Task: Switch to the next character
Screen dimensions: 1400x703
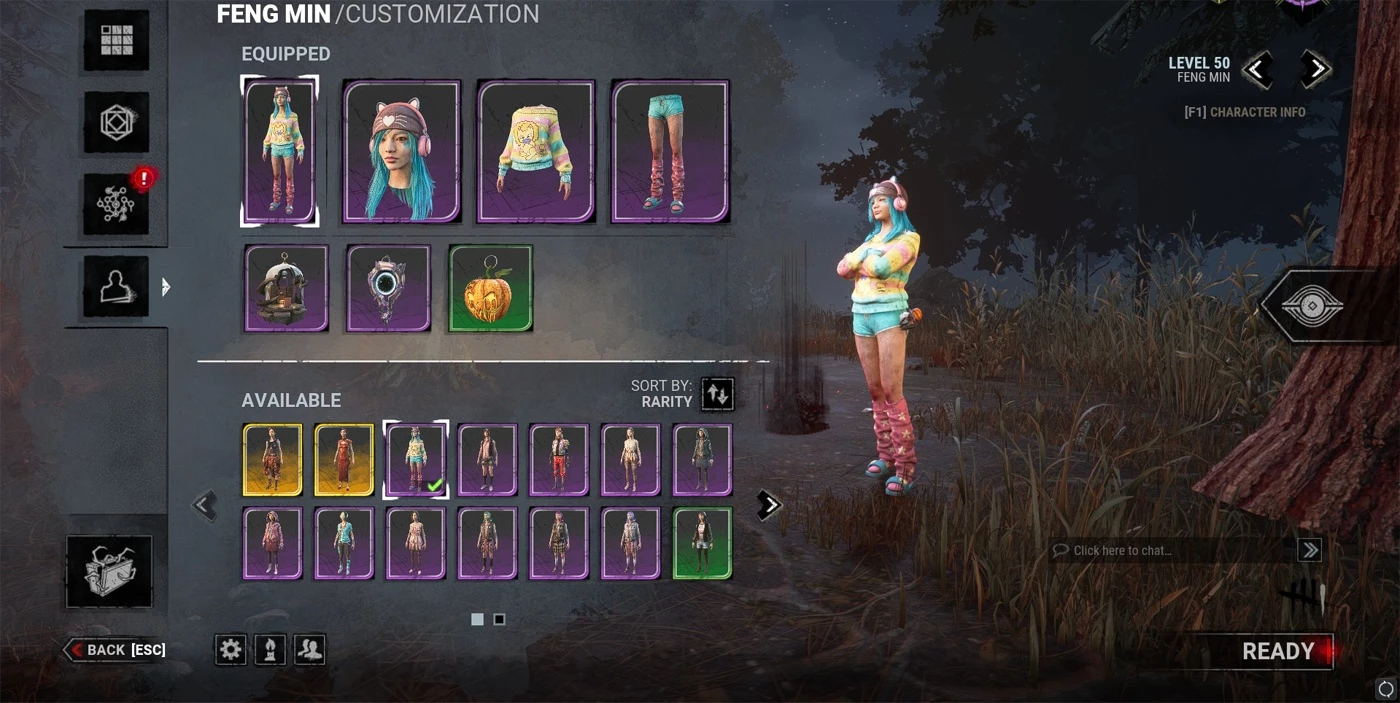Action: coord(1317,70)
